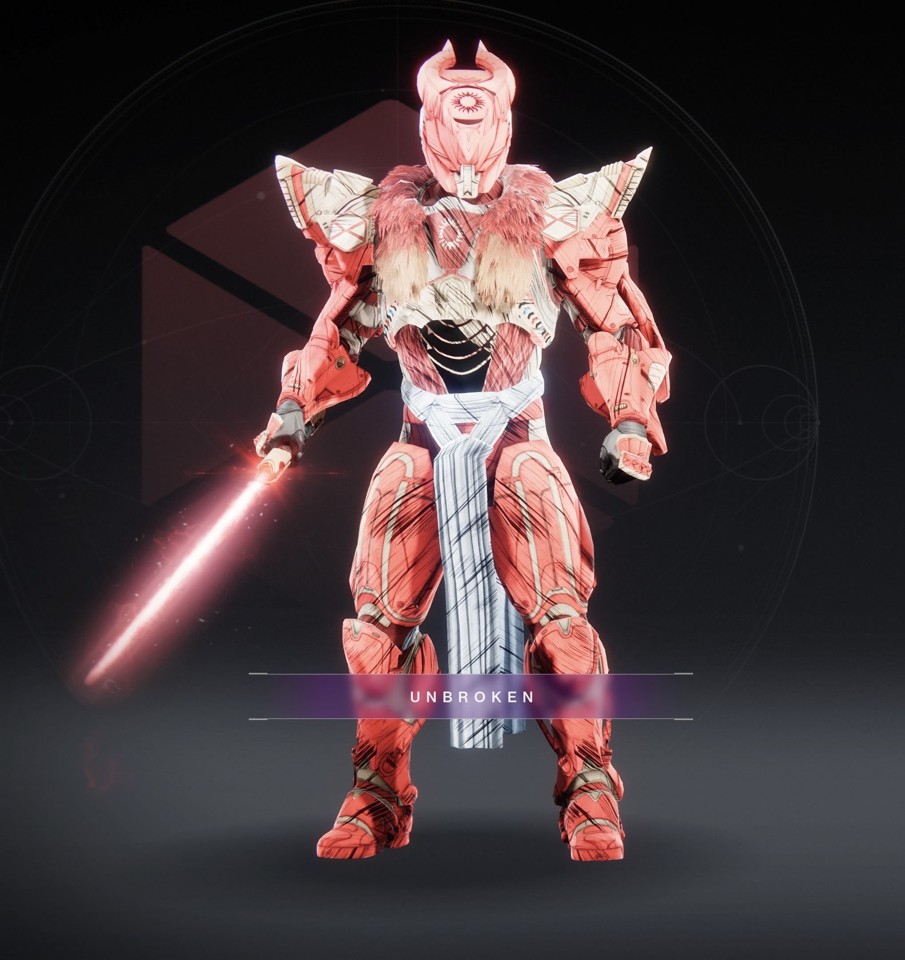Select the Unbroken title banner
The width and height of the screenshot is (905, 960).
pyautogui.click(x=471, y=696)
